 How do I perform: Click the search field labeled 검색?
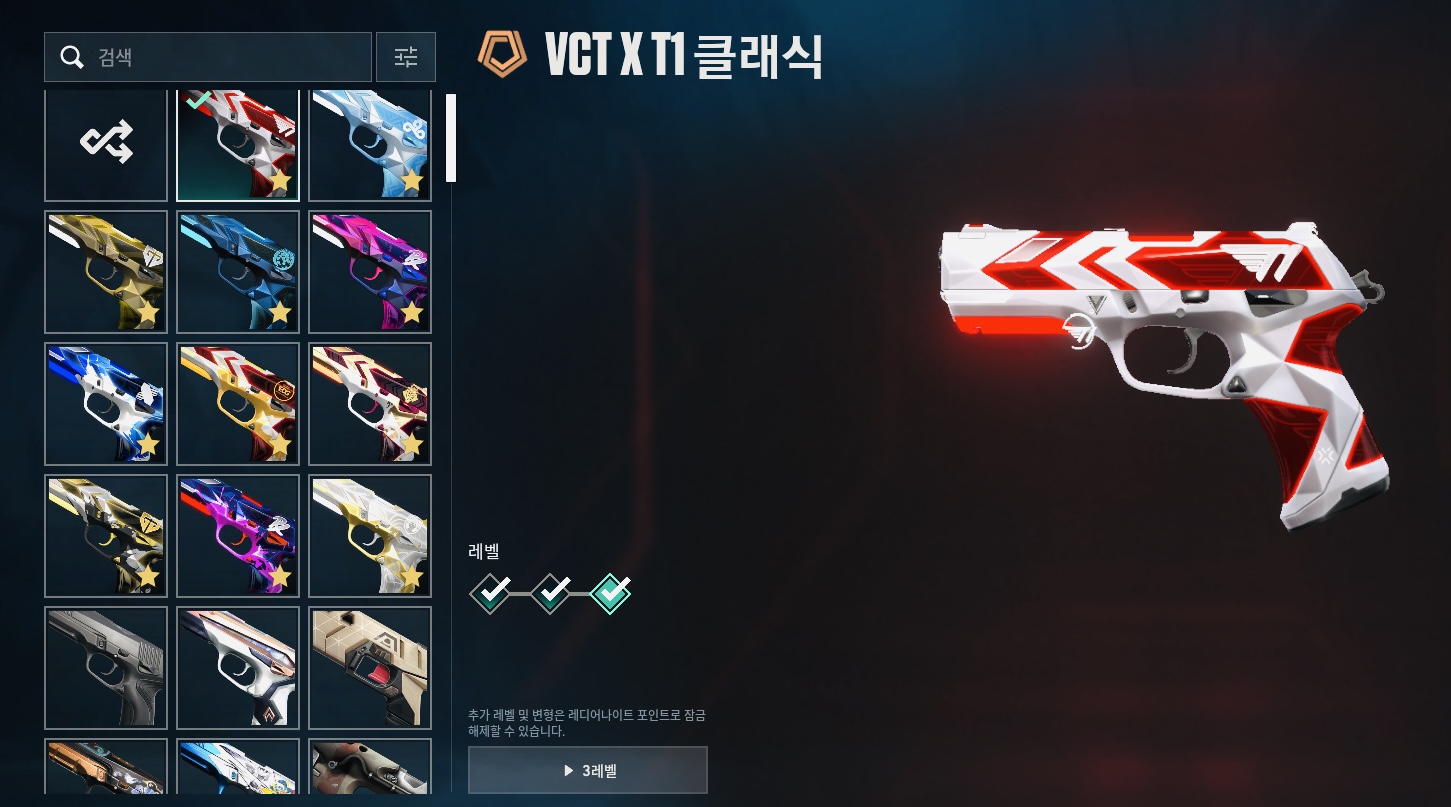click(x=208, y=57)
